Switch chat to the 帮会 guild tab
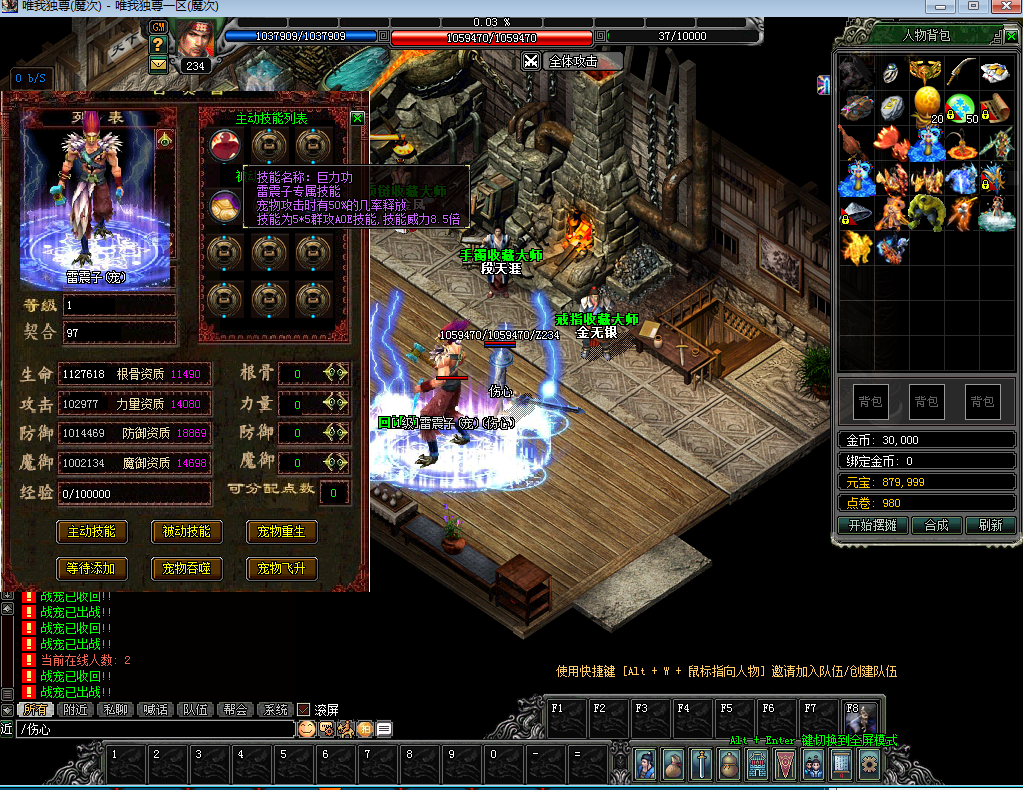1023x790 pixels. coord(235,709)
